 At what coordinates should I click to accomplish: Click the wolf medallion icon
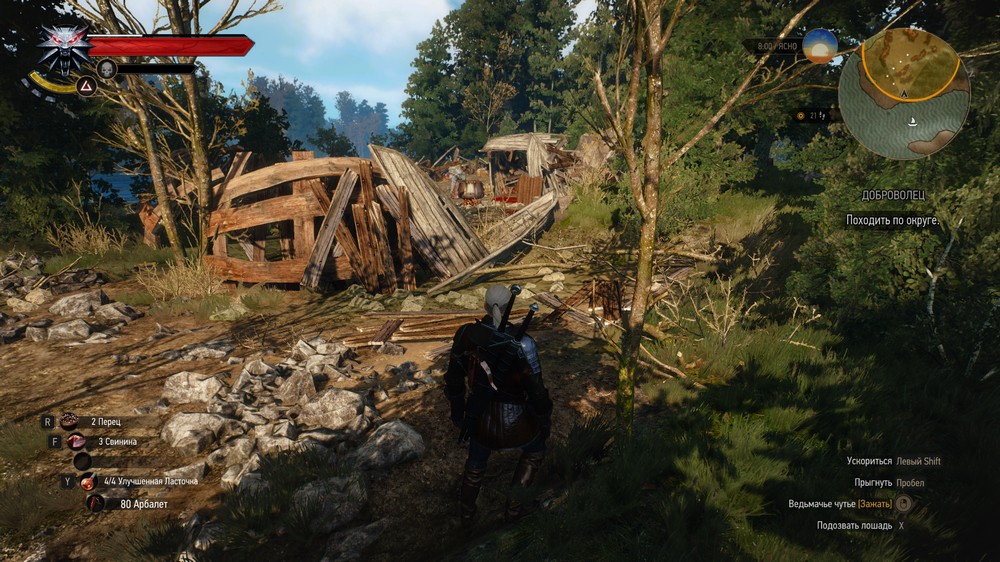(63, 46)
